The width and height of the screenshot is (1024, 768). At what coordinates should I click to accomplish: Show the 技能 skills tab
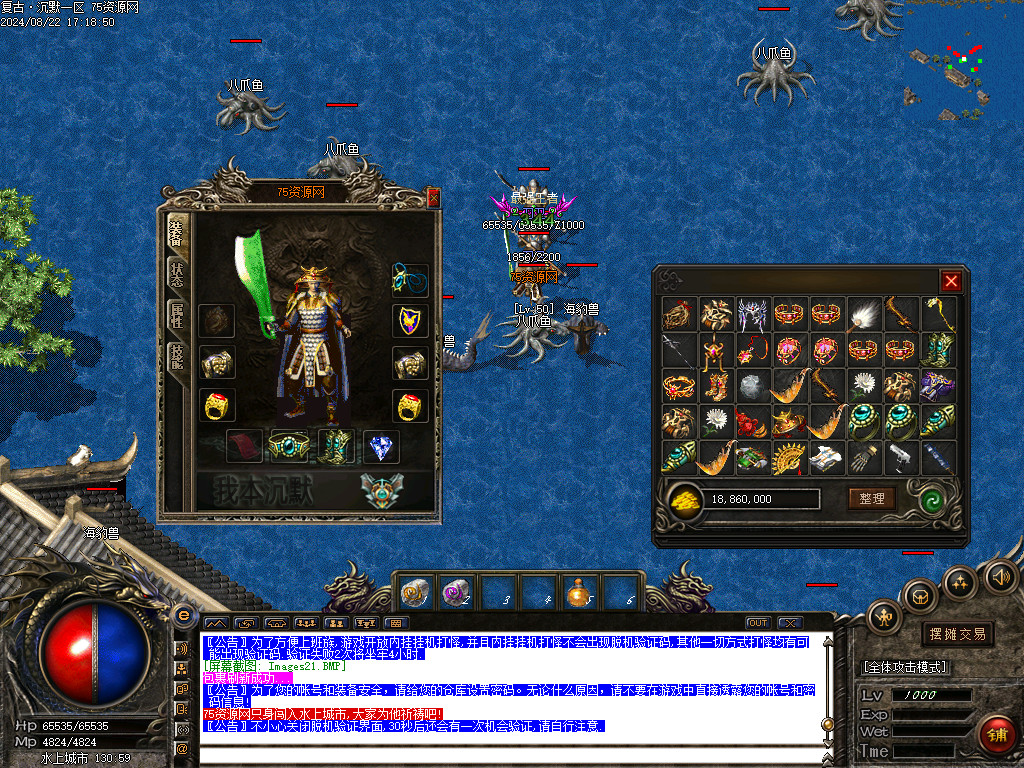(177, 357)
